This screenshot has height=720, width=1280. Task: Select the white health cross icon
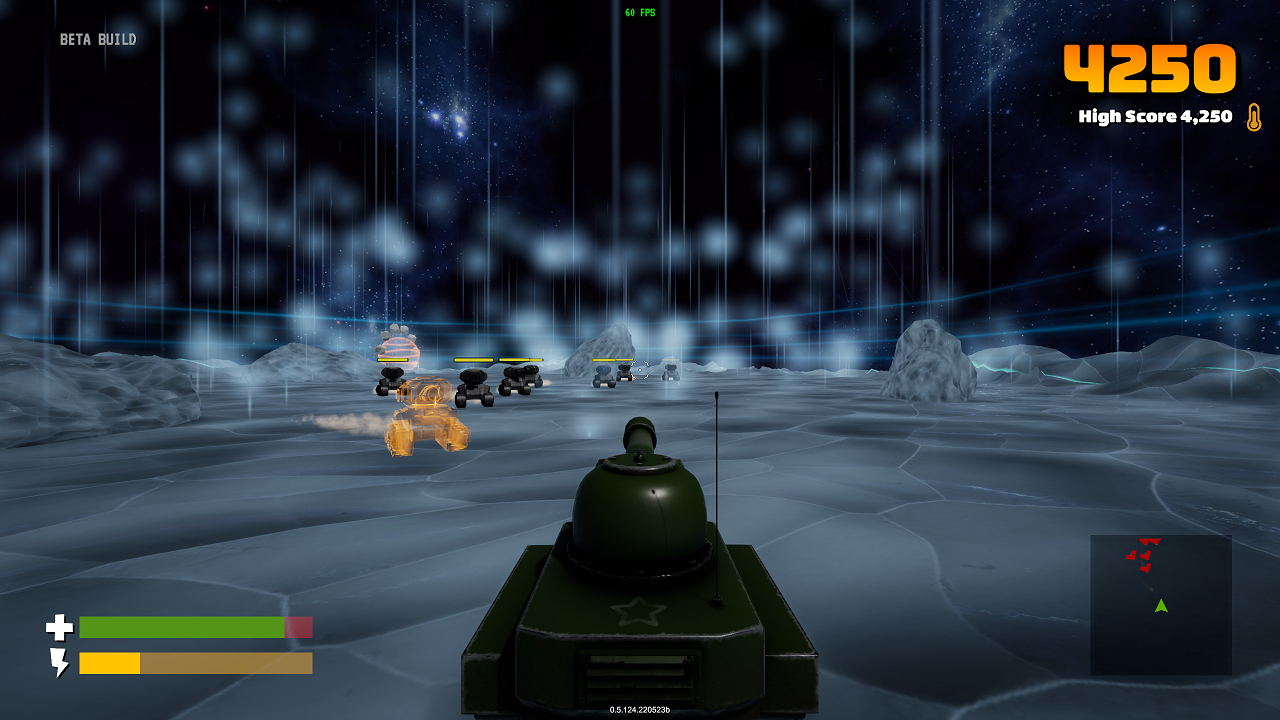click(60, 628)
